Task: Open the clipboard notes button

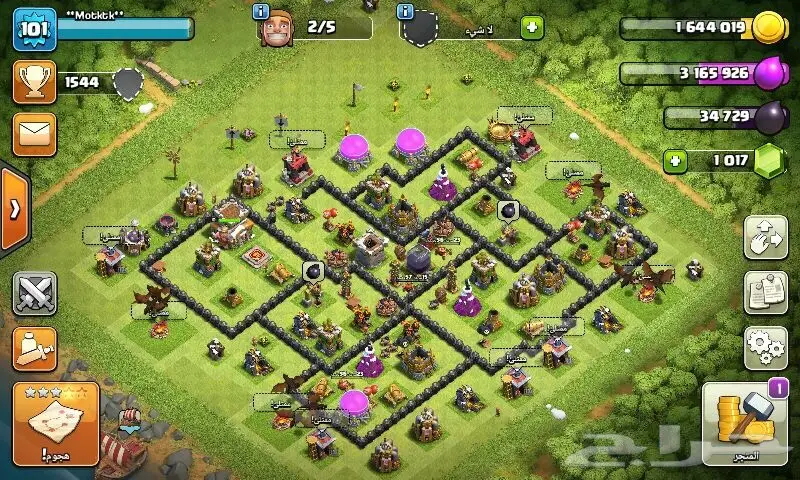Action: coord(765,292)
